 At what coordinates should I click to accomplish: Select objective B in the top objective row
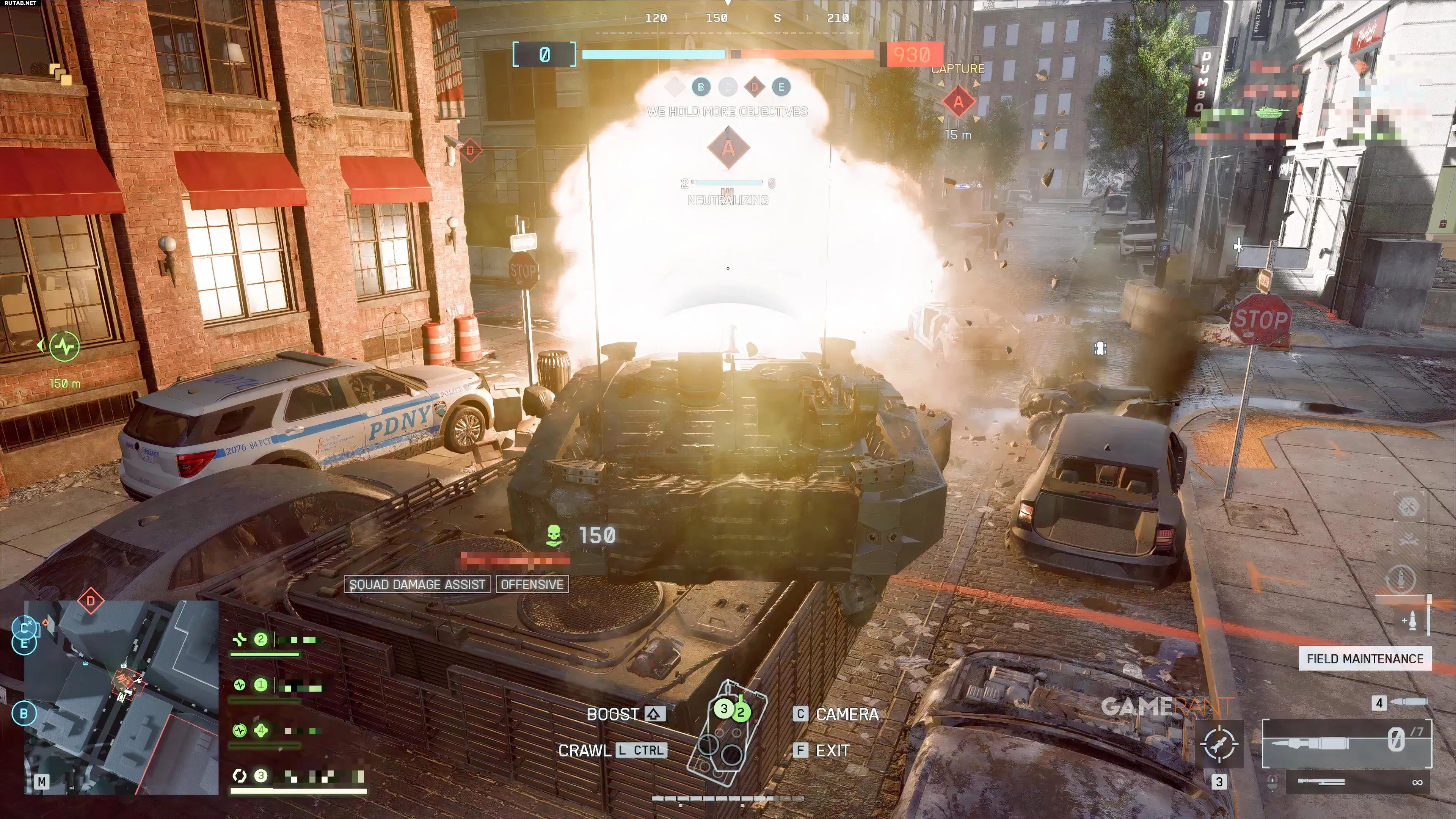pos(701,87)
